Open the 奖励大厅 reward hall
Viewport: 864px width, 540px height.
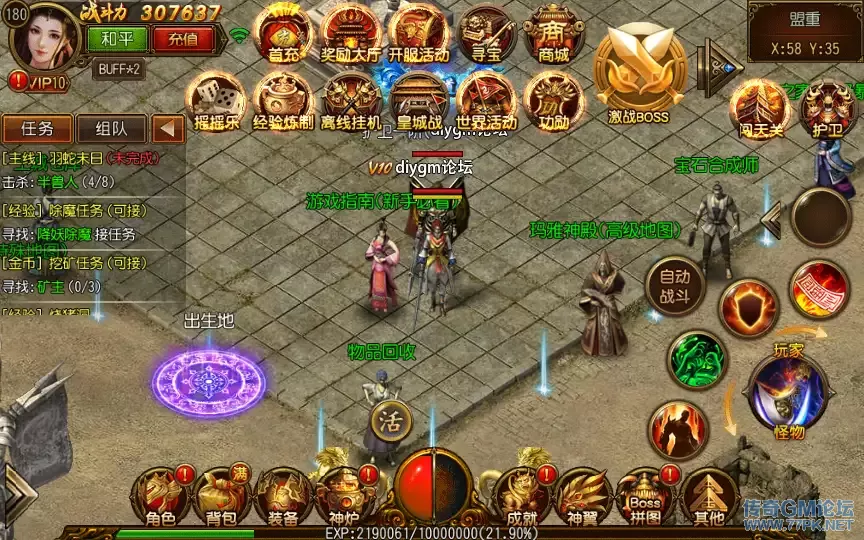click(350, 36)
